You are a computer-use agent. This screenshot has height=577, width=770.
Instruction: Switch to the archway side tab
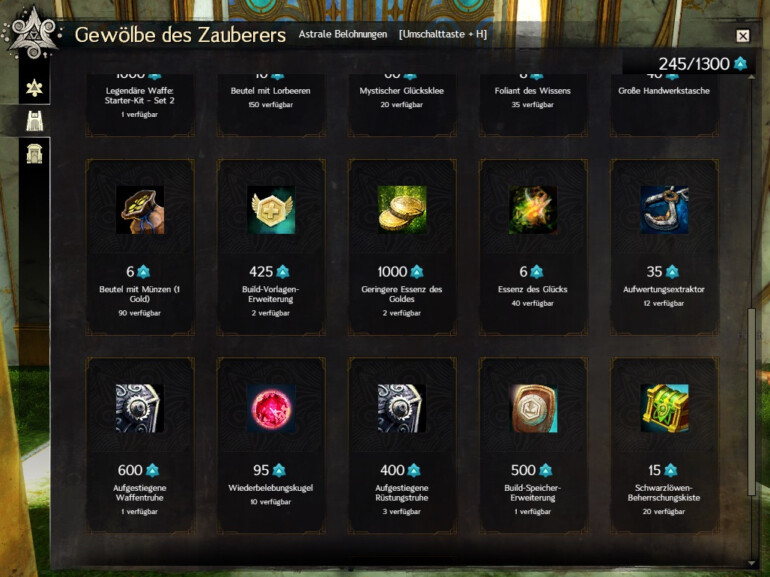pyautogui.click(x=33, y=121)
